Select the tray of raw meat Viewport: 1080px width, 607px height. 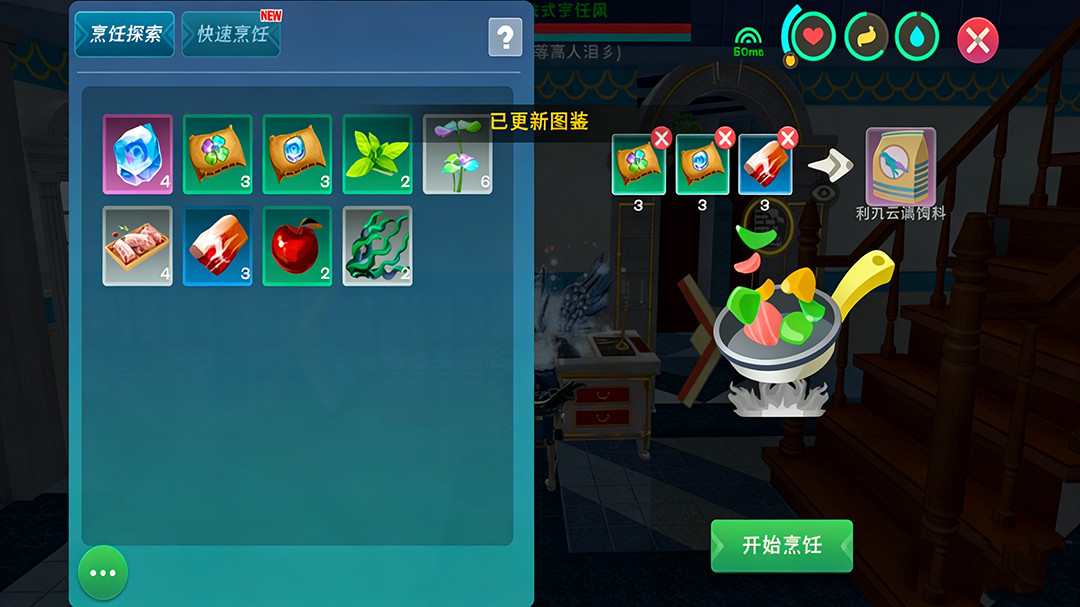pos(137,246)
